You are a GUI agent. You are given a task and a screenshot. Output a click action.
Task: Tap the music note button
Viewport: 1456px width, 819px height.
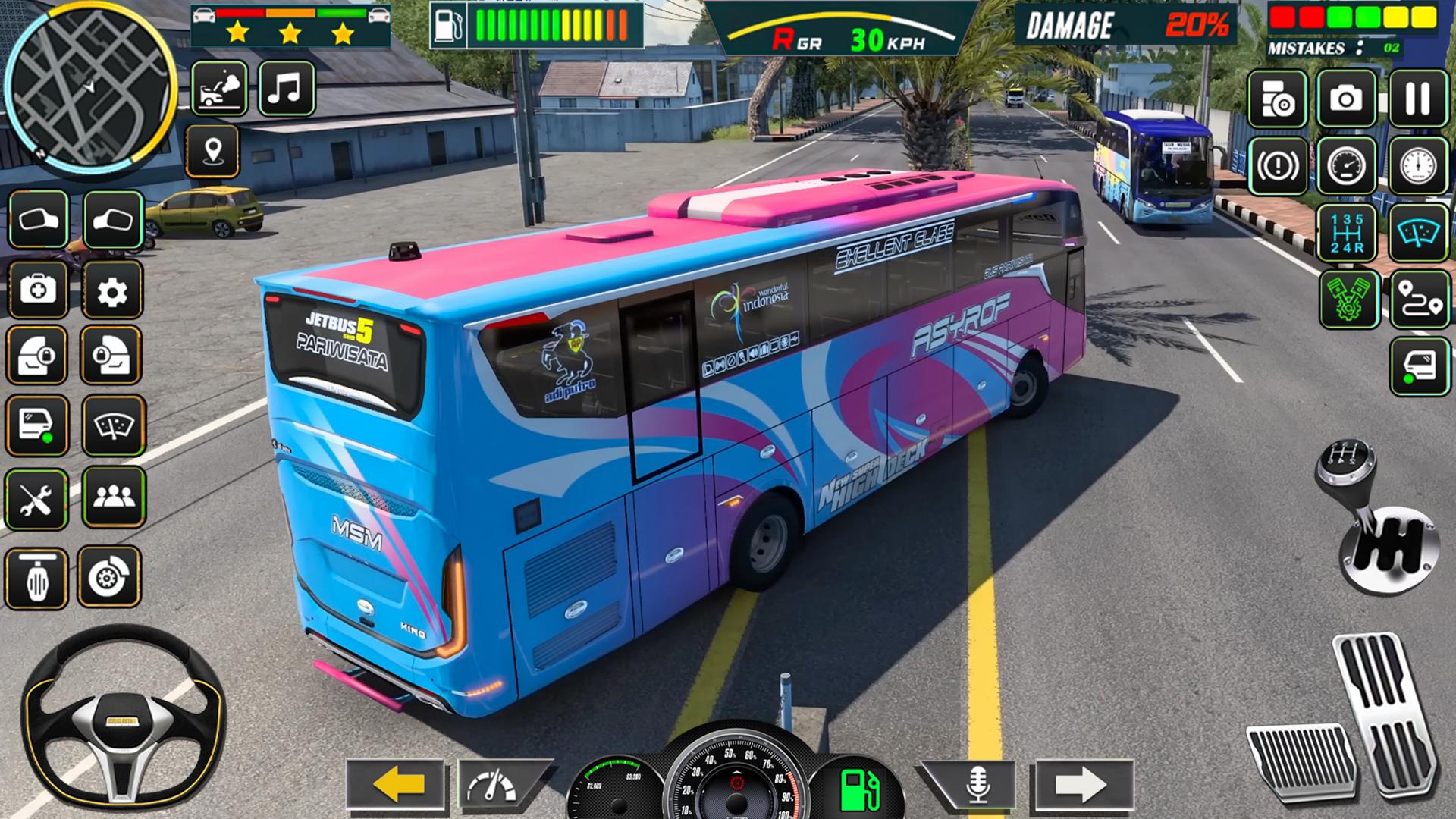[x=287, y=89]
